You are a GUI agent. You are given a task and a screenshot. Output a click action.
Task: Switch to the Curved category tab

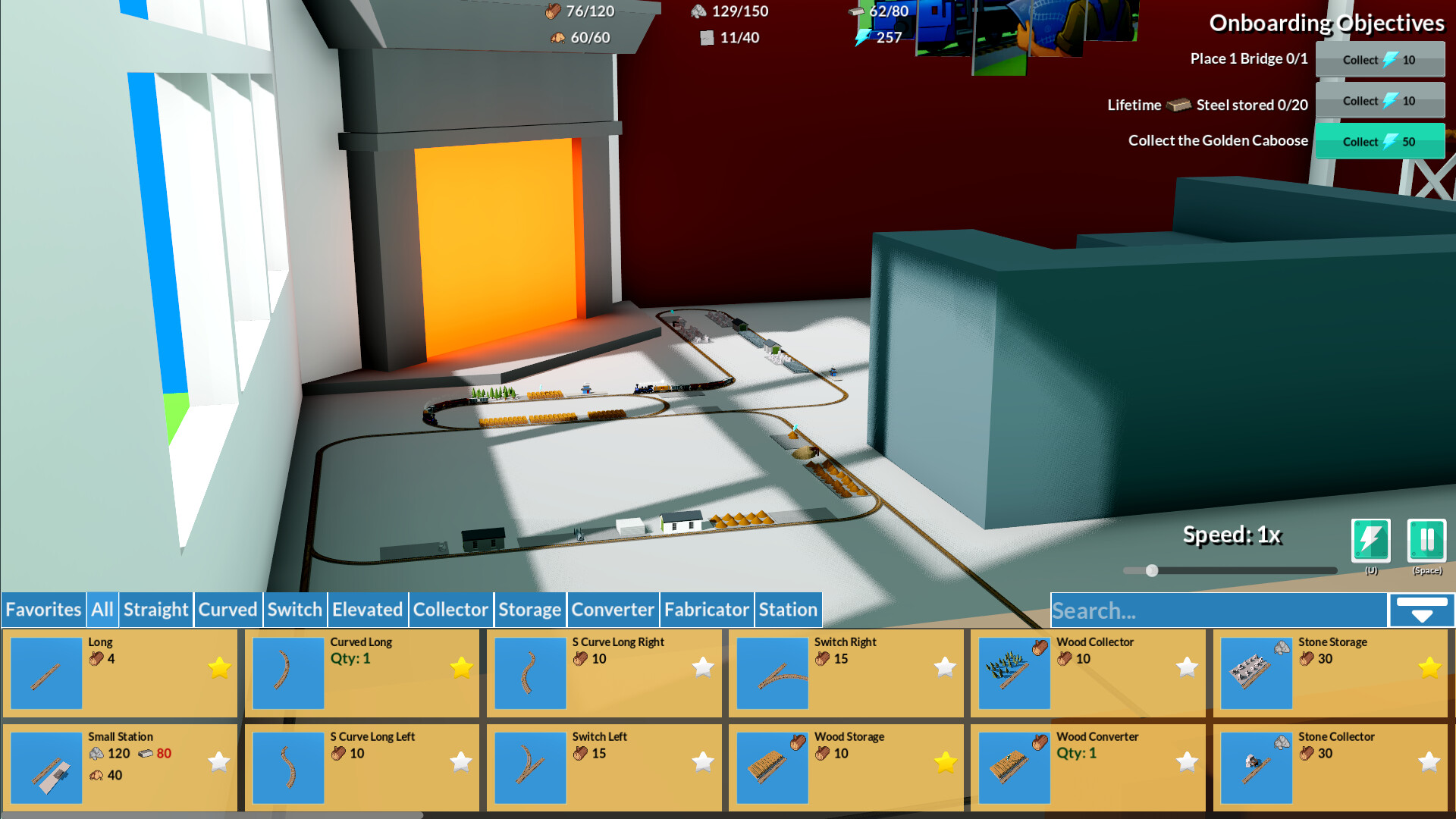[x=227, y=609]
